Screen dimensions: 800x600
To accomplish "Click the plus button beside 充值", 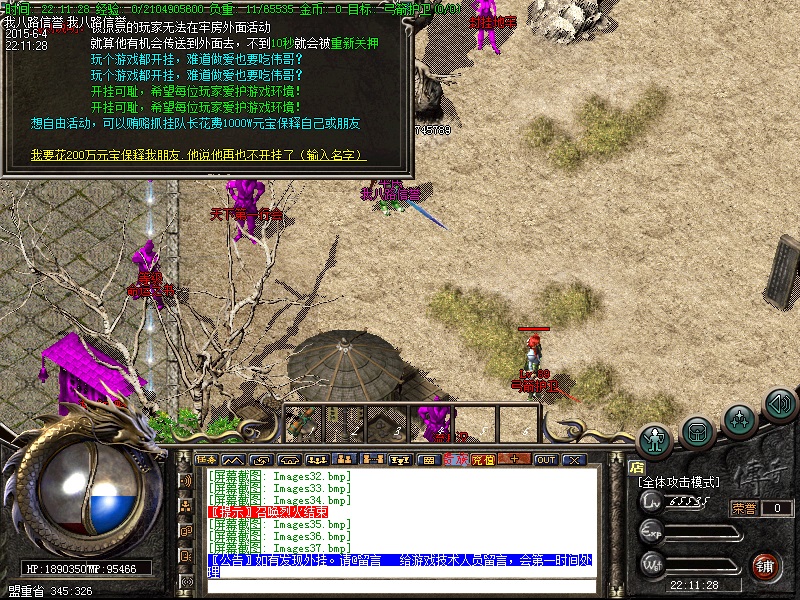I will pos(515,460).
